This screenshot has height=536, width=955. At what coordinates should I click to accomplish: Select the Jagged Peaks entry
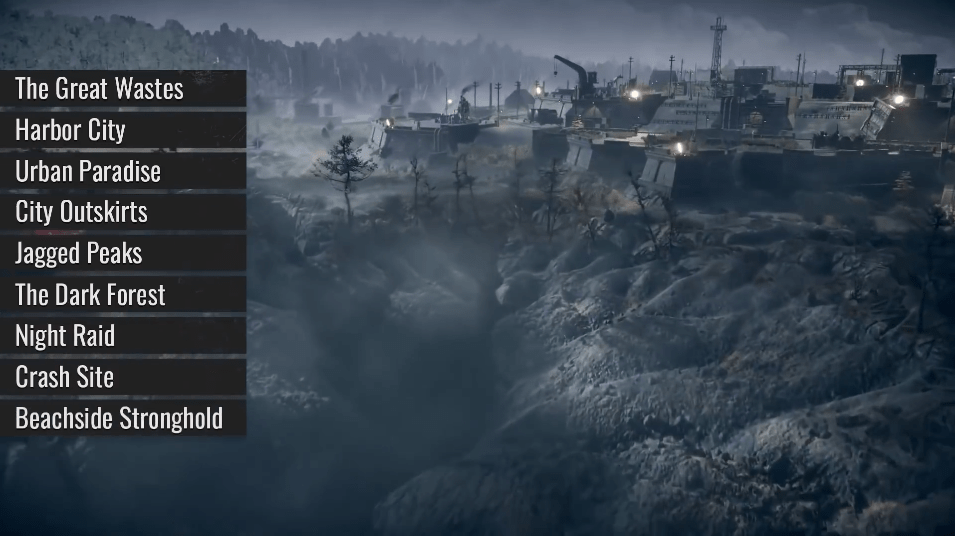point(122,253)
